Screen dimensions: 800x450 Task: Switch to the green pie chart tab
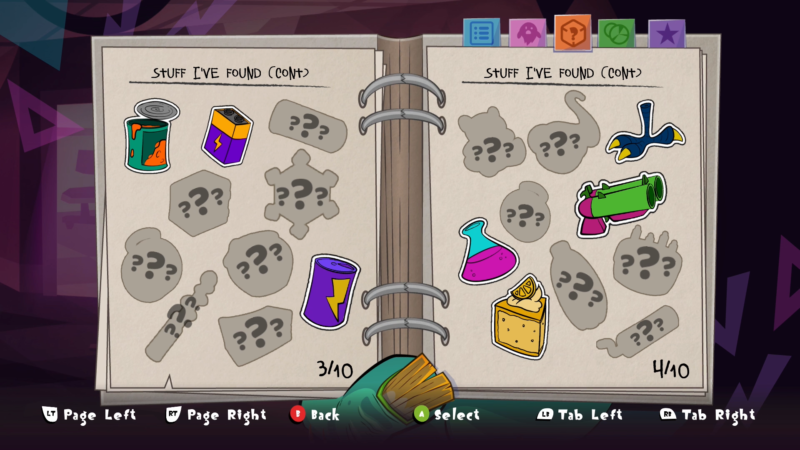[617, 33]
